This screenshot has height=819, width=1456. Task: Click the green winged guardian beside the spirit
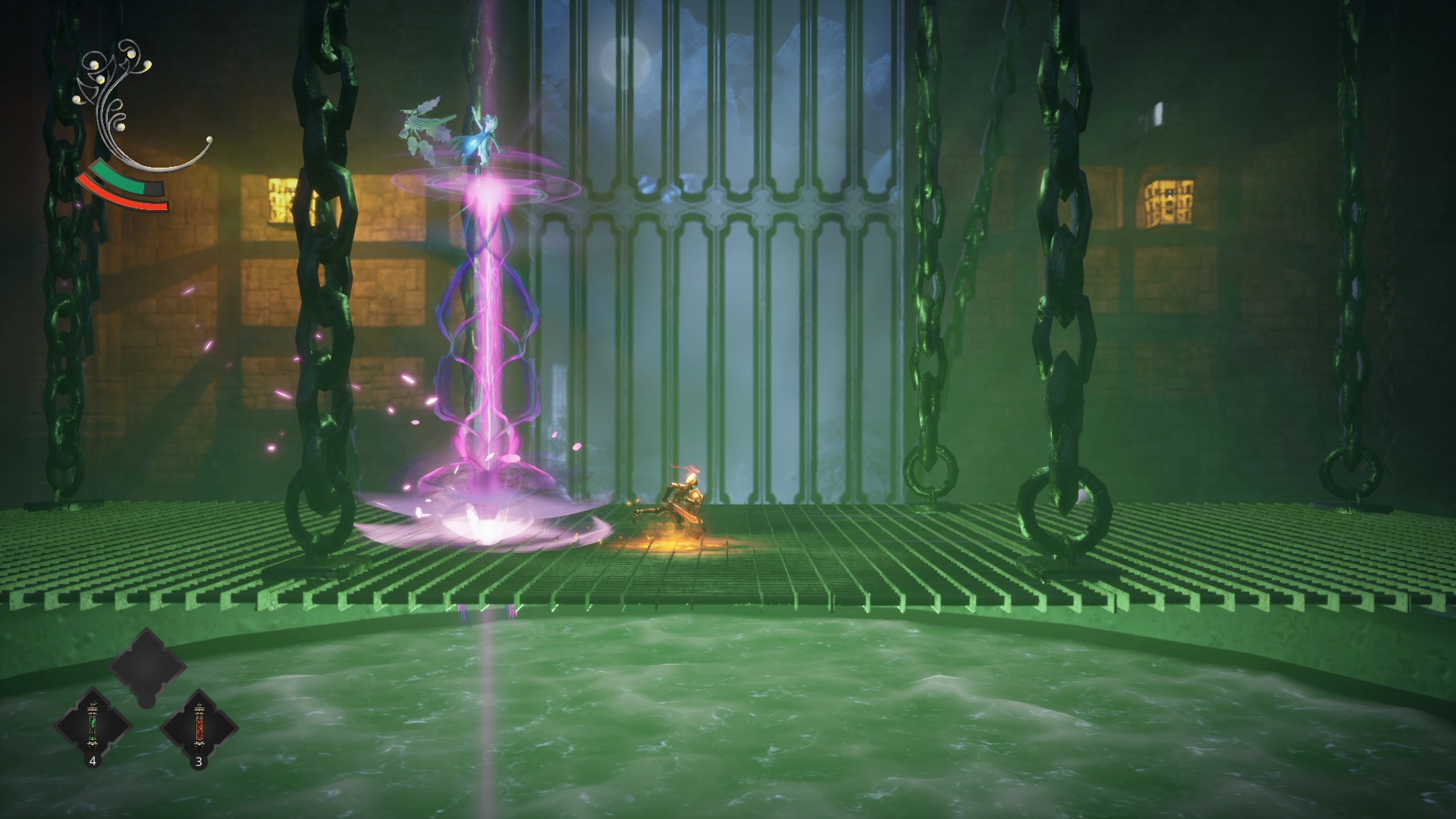tap(425, 121)
